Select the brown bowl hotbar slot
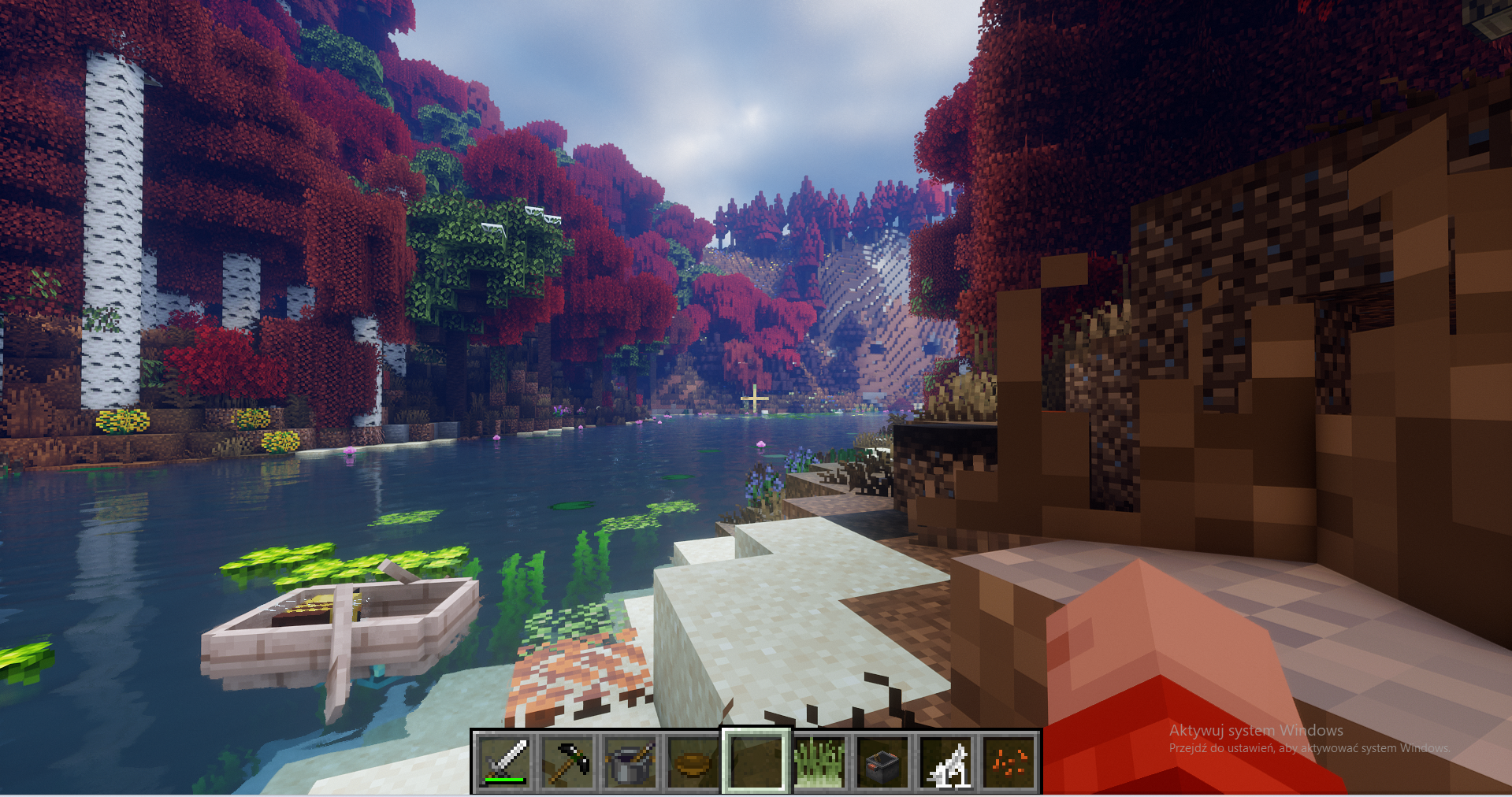Image resolution: width=1512 pixels, height=797 pixels. tap(693, 762)
